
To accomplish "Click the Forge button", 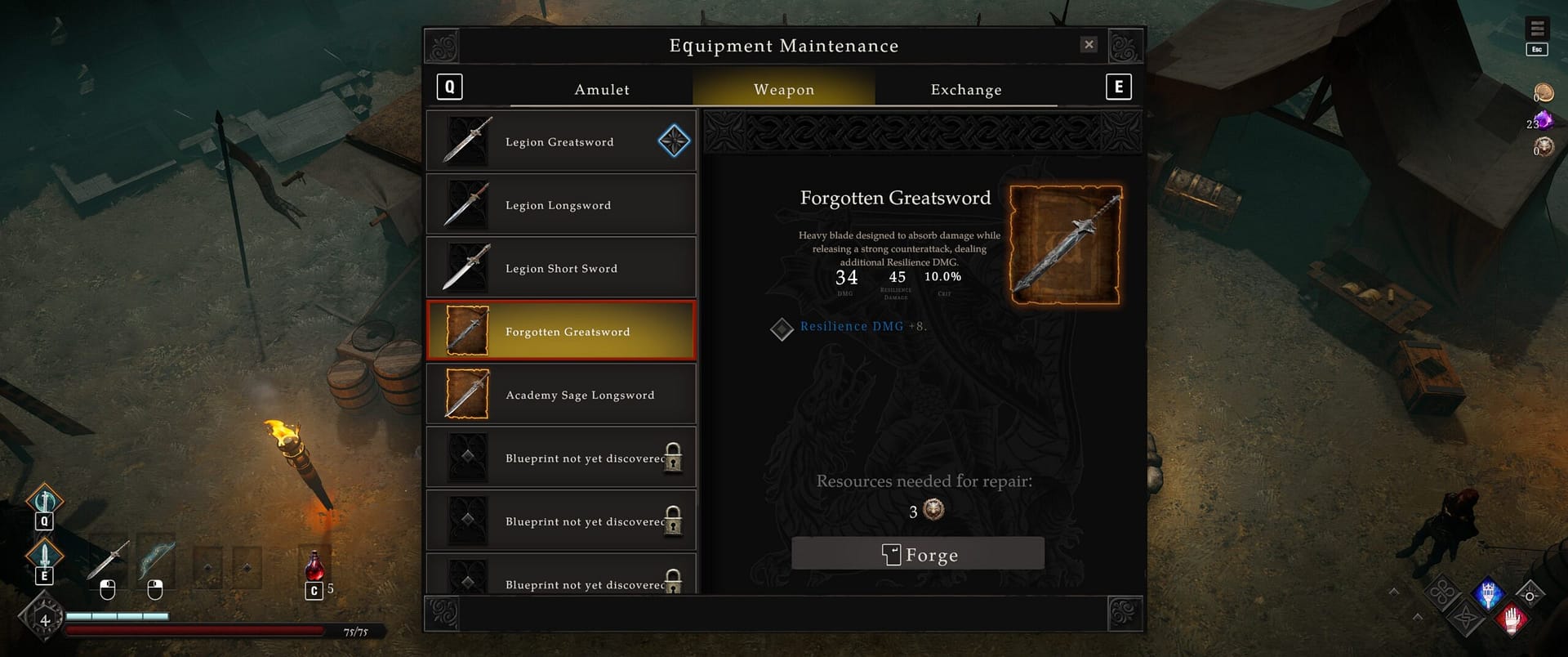I will [x=918, y=554].
